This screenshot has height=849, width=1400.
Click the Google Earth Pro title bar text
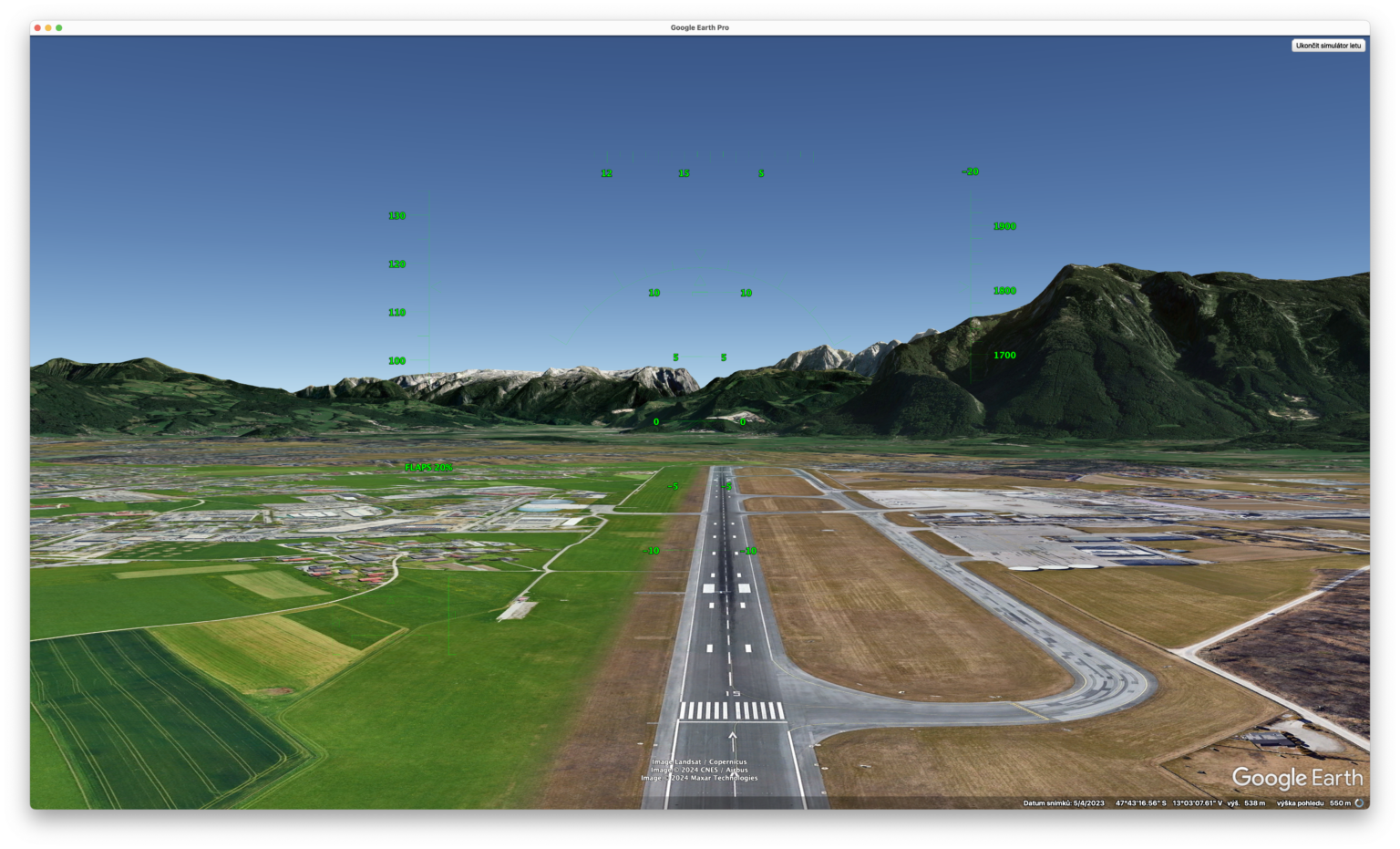700,27
